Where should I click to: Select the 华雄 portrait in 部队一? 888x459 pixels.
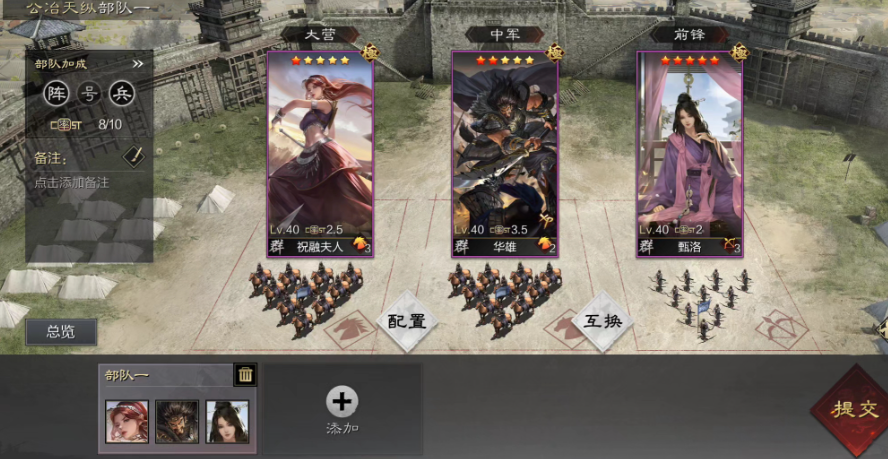click(x=177, y=421)
